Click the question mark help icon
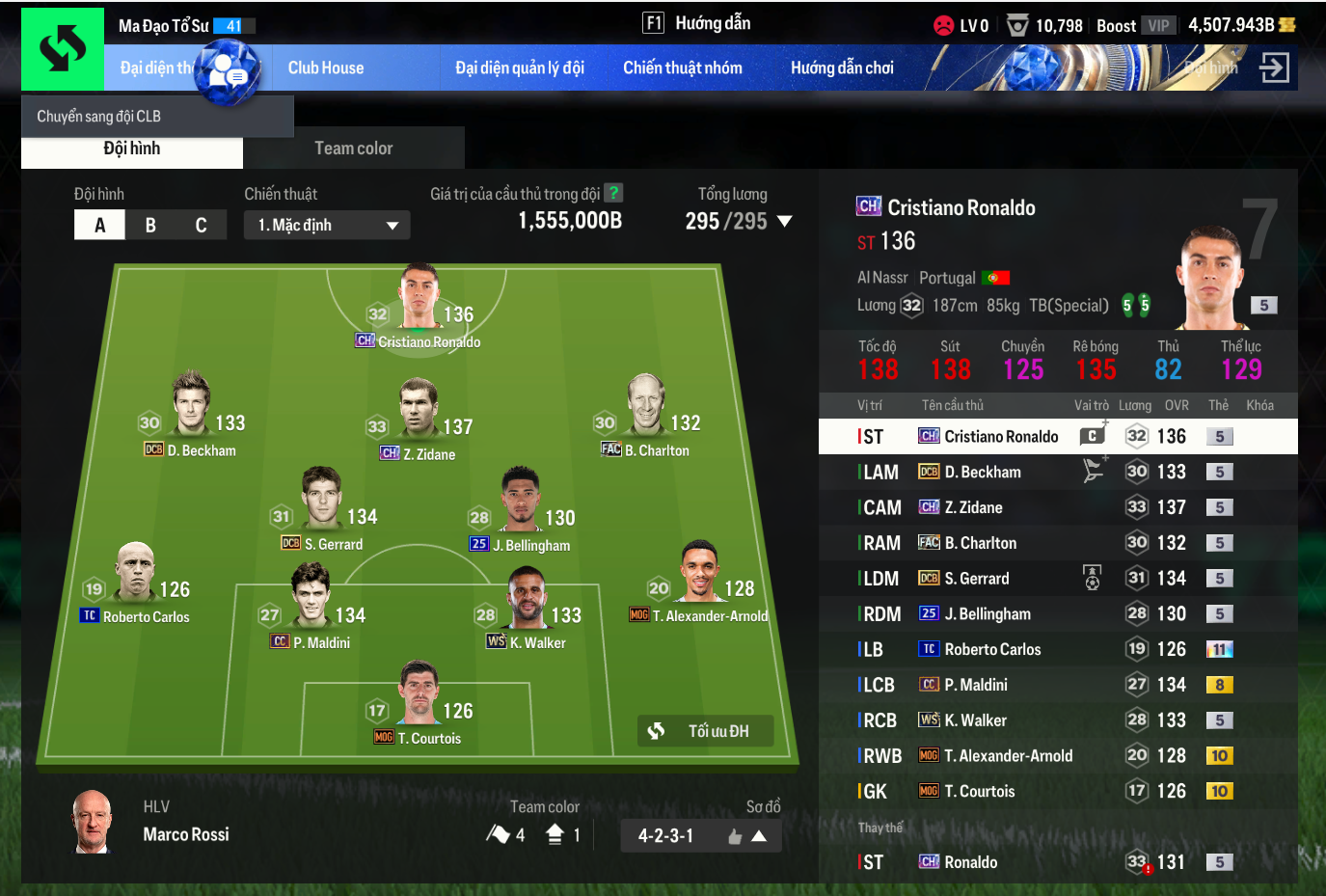The height and width of the screenshot is (896, 1326). [612, 193]
